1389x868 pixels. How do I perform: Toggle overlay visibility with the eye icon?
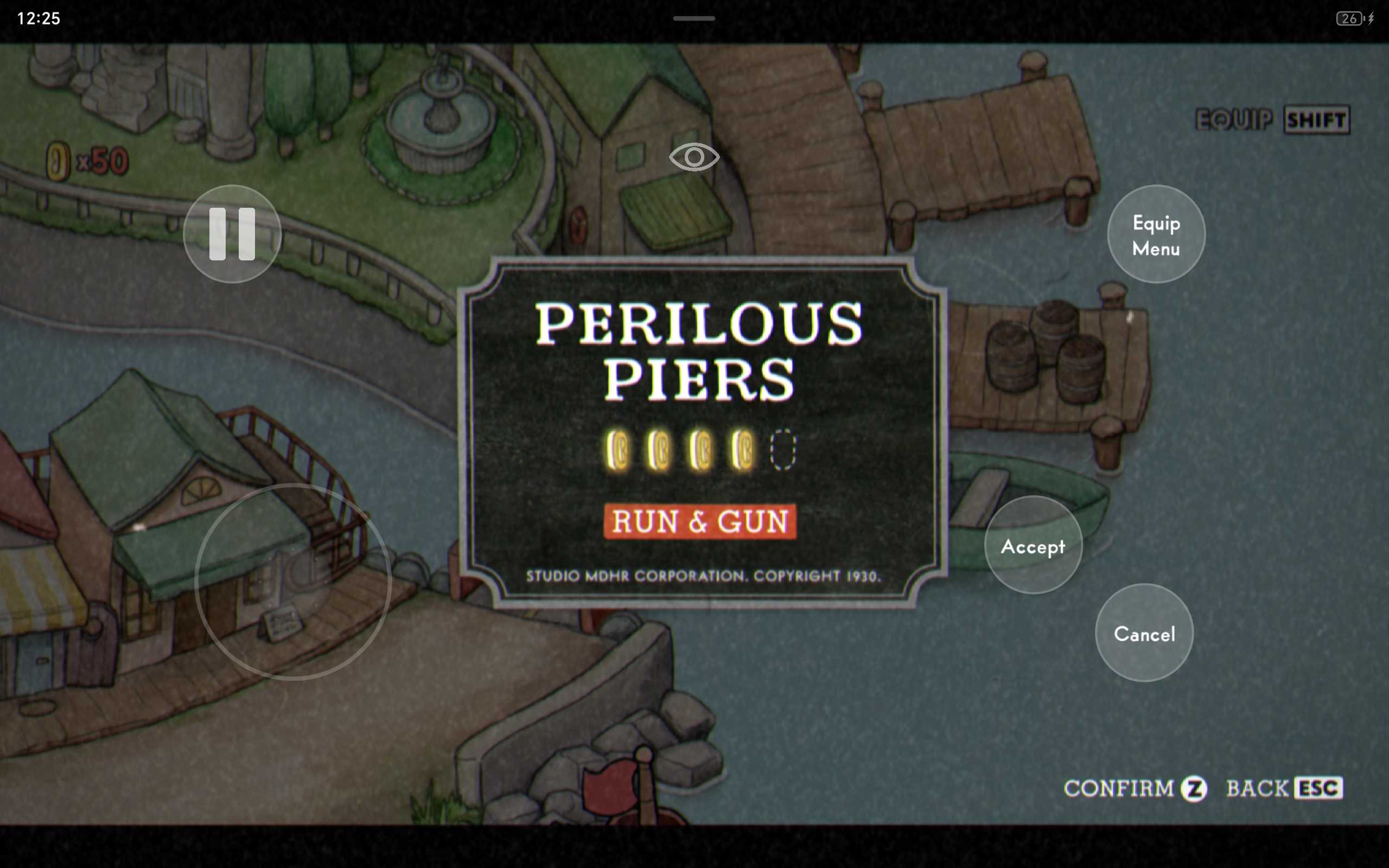(x=694, y=157)
